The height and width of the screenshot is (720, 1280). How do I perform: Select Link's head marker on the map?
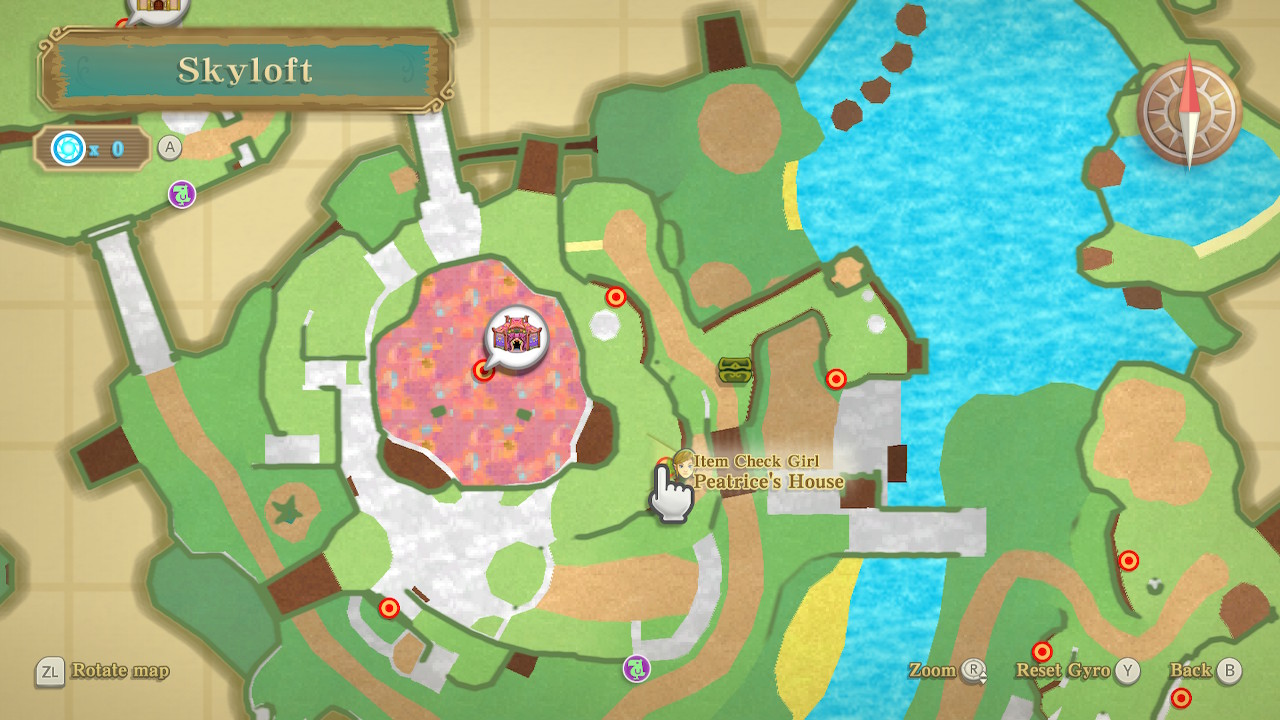tap(683, 464)
